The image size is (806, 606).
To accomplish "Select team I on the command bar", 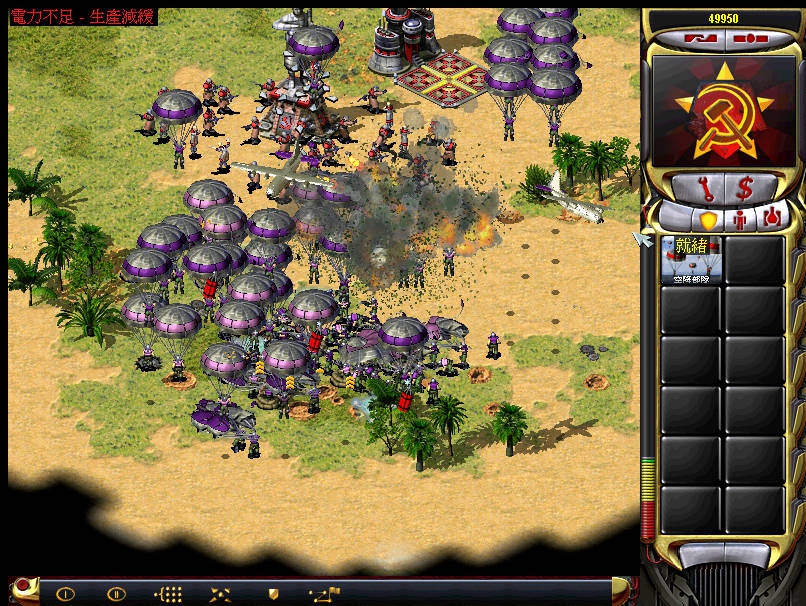I will pos(65,593).
